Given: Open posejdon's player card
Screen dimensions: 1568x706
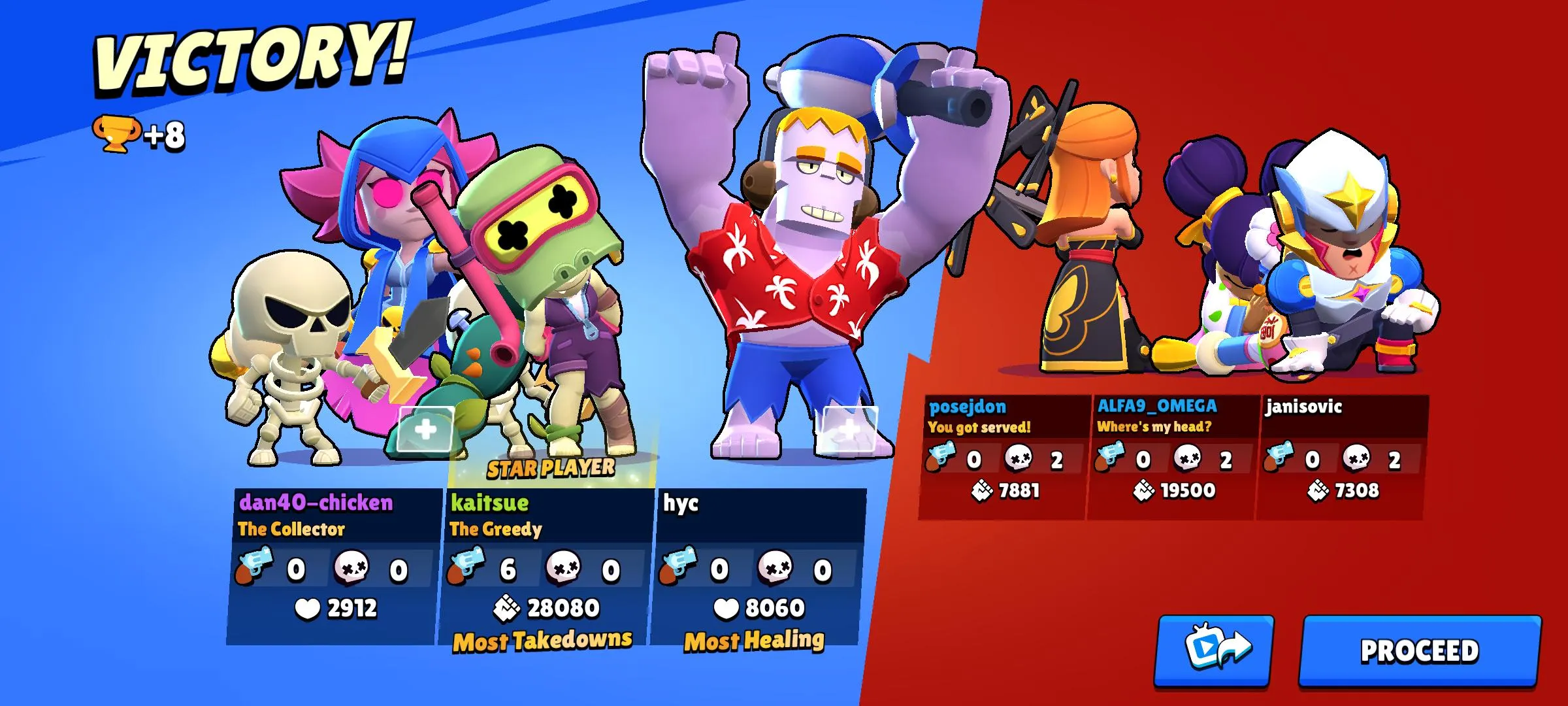Looking at the screenshot, I should click(x=1003, y=456).
